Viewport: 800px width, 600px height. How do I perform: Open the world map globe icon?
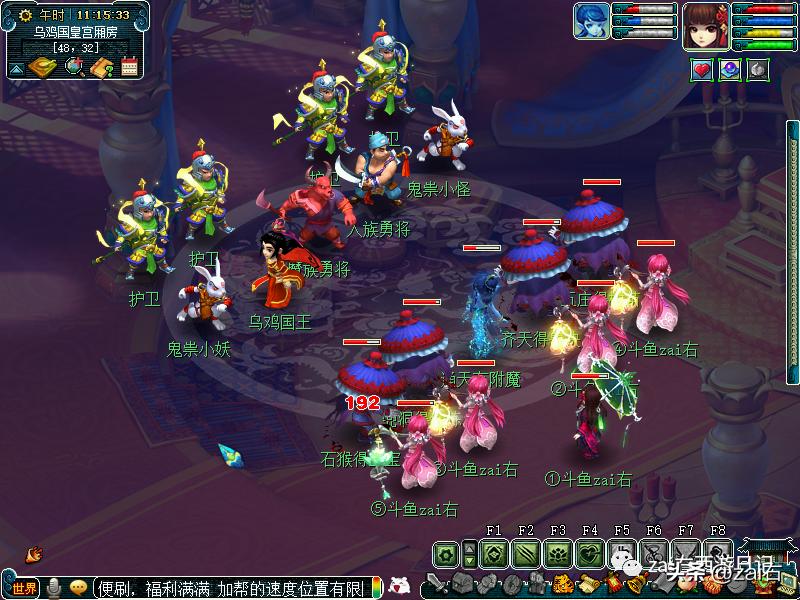click(74, 67)
